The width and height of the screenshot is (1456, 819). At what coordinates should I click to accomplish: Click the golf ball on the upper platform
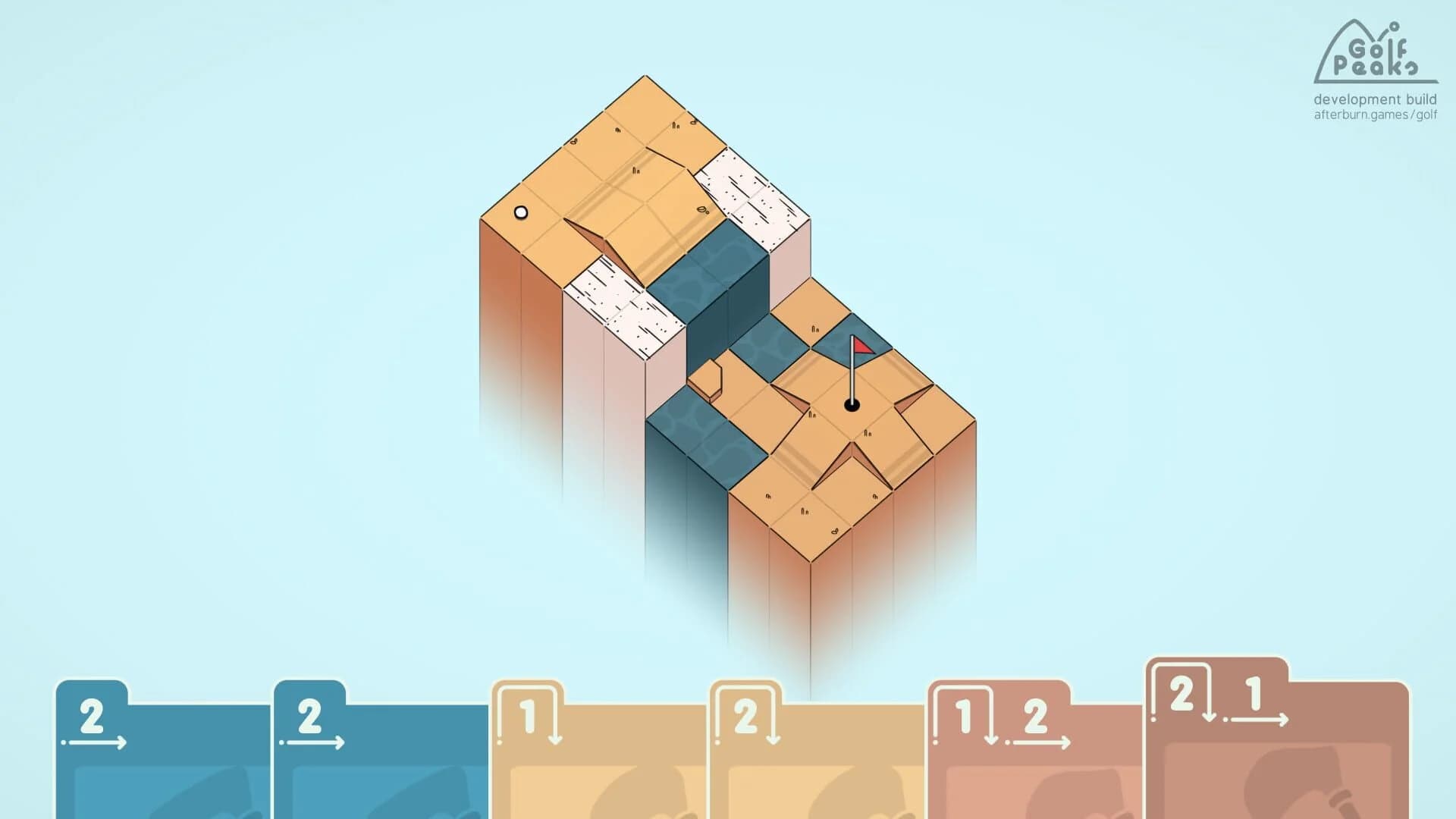[520, 213]
